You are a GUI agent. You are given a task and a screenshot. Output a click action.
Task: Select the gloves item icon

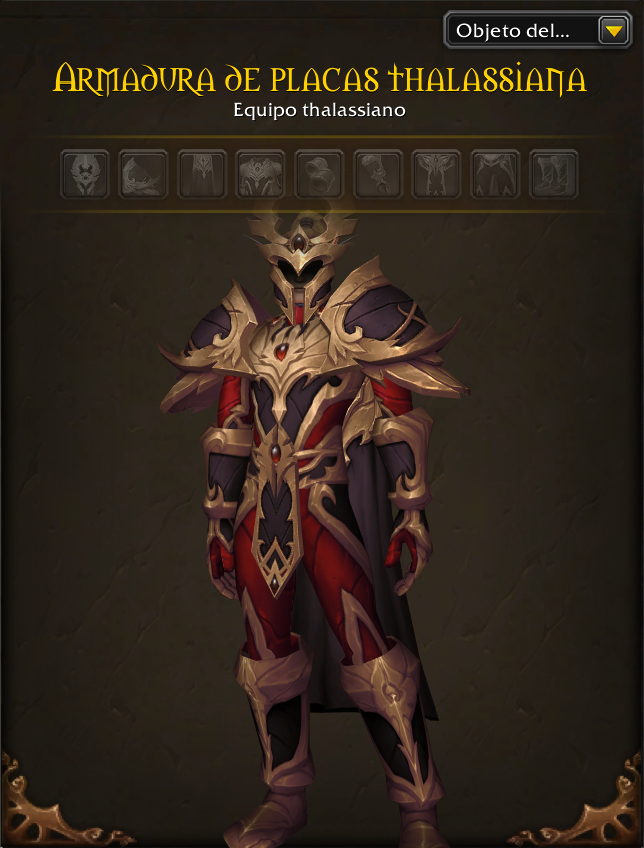[378, 175]
